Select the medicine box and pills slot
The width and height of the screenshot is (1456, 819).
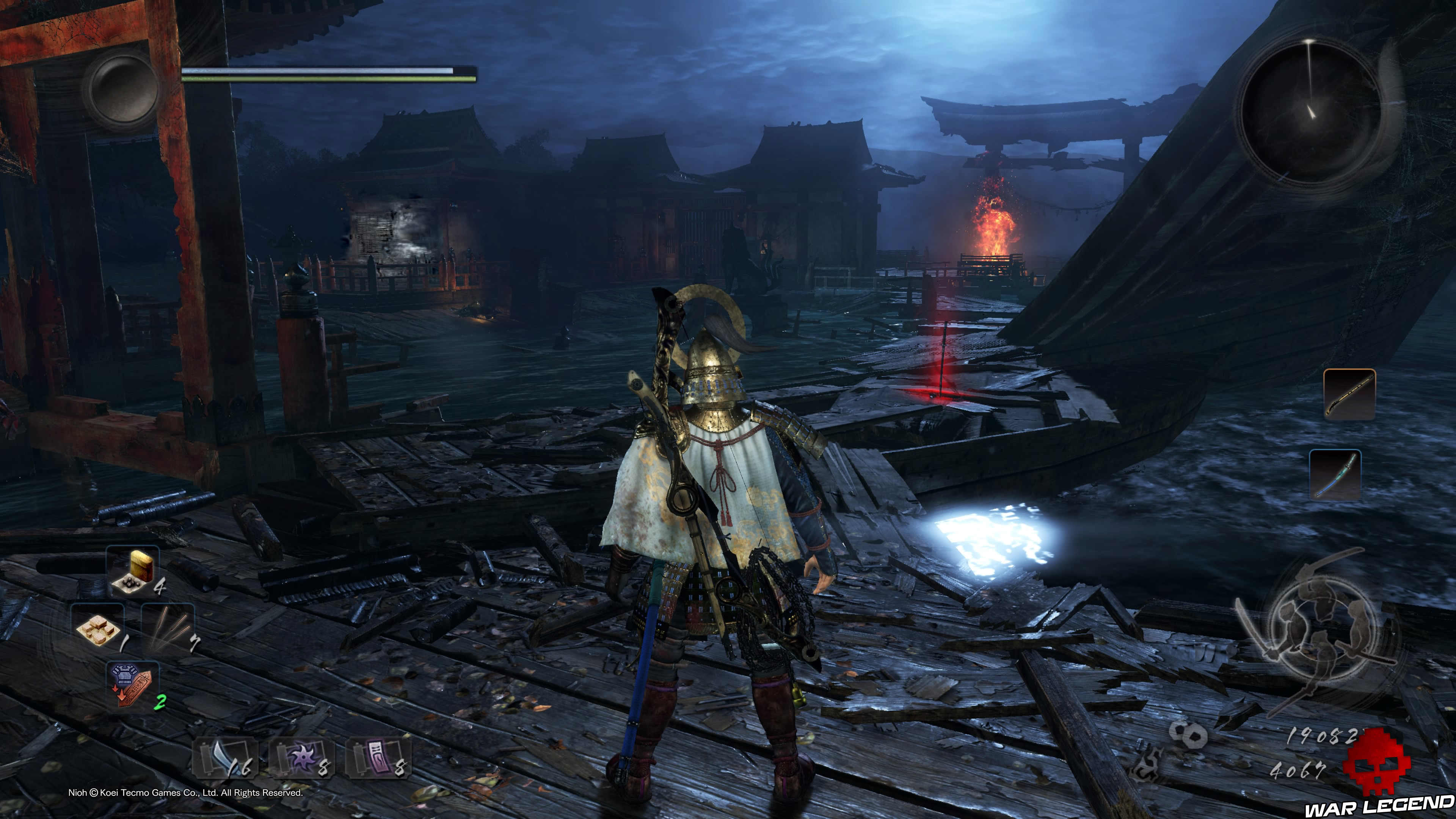133,572
